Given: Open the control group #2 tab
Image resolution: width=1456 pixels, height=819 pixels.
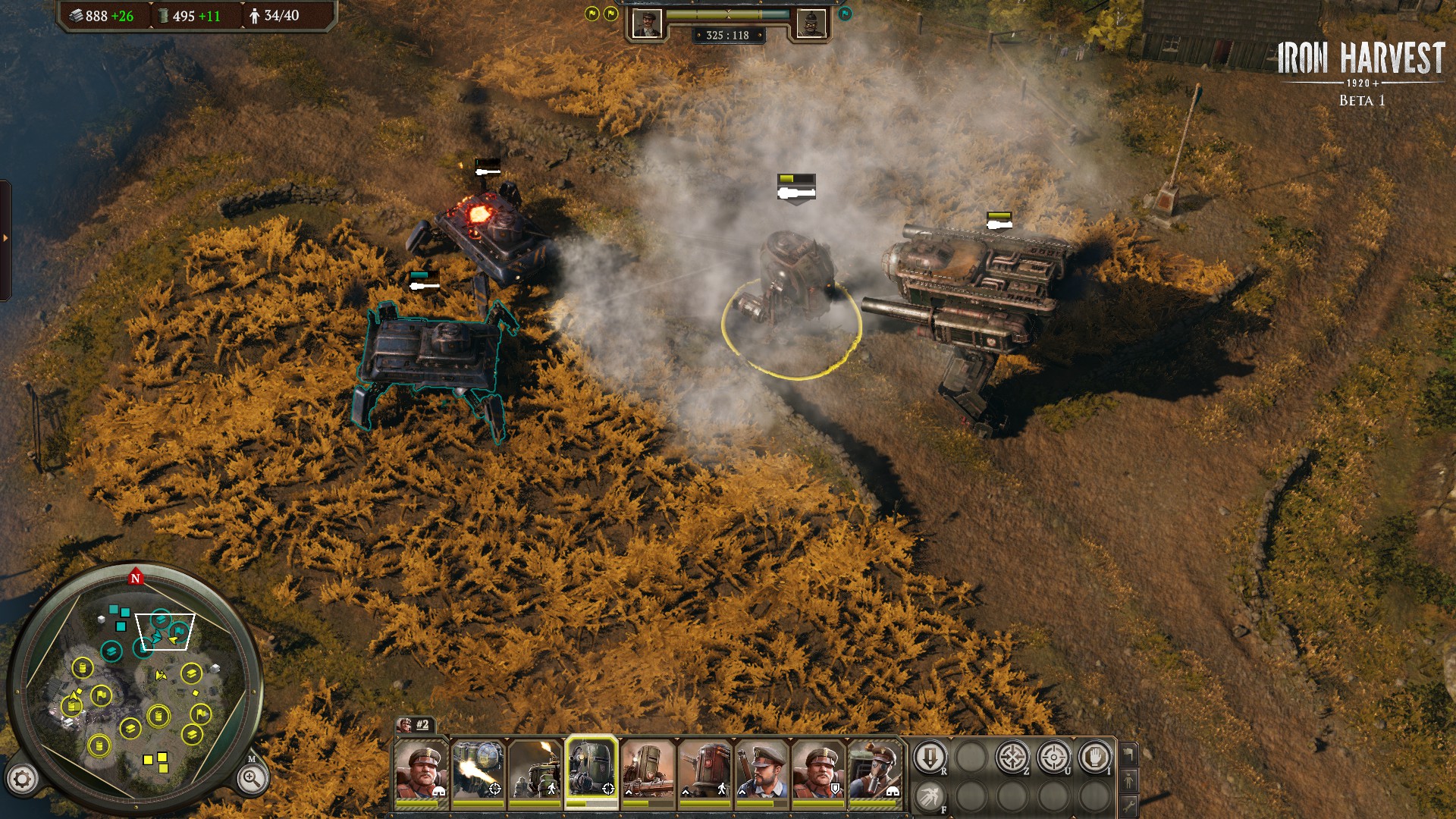Looking at the screenshot, I should pyautogui.click(x=414, y=725).
